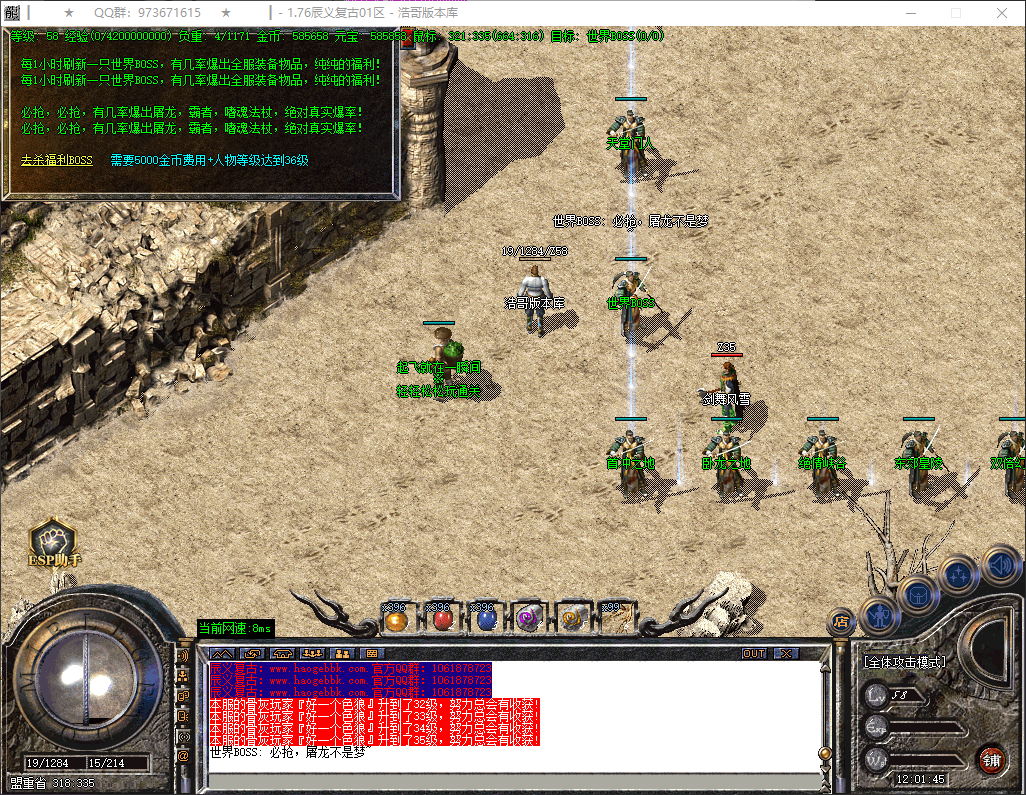
Task: Minimize the game window
Action: pyautogui.click(x=906, y=13)
